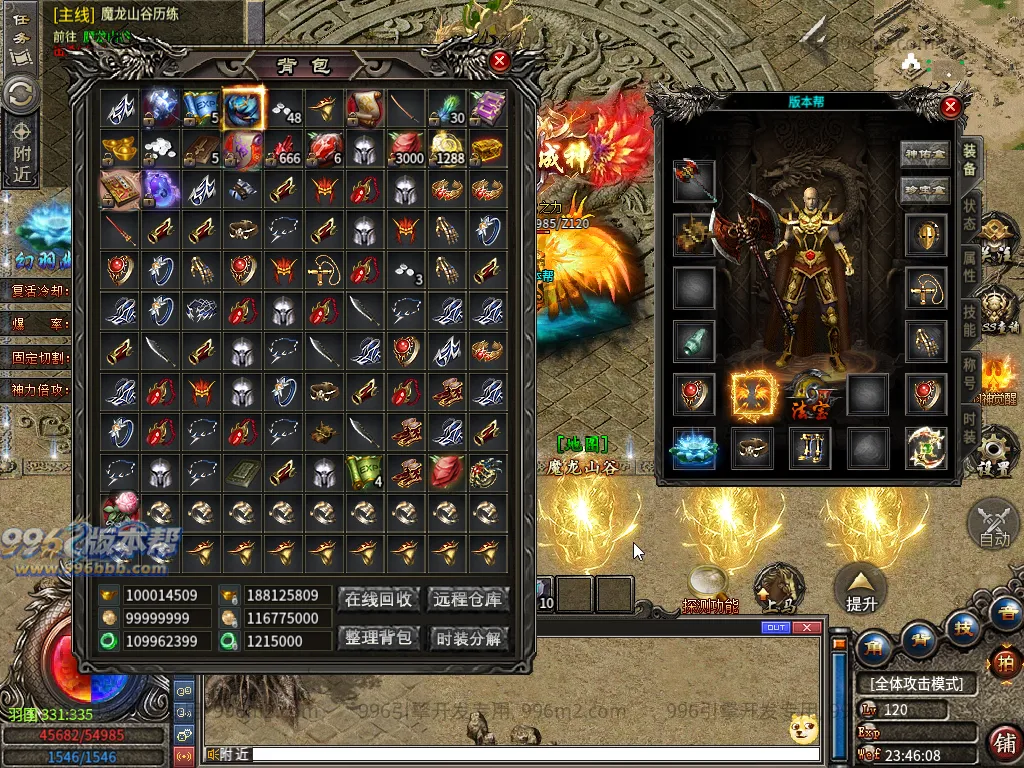Click the 时装分解 costume dismantle button
Screen dimensions: 1024x768
pyautogui.click(x=468, y=637)
